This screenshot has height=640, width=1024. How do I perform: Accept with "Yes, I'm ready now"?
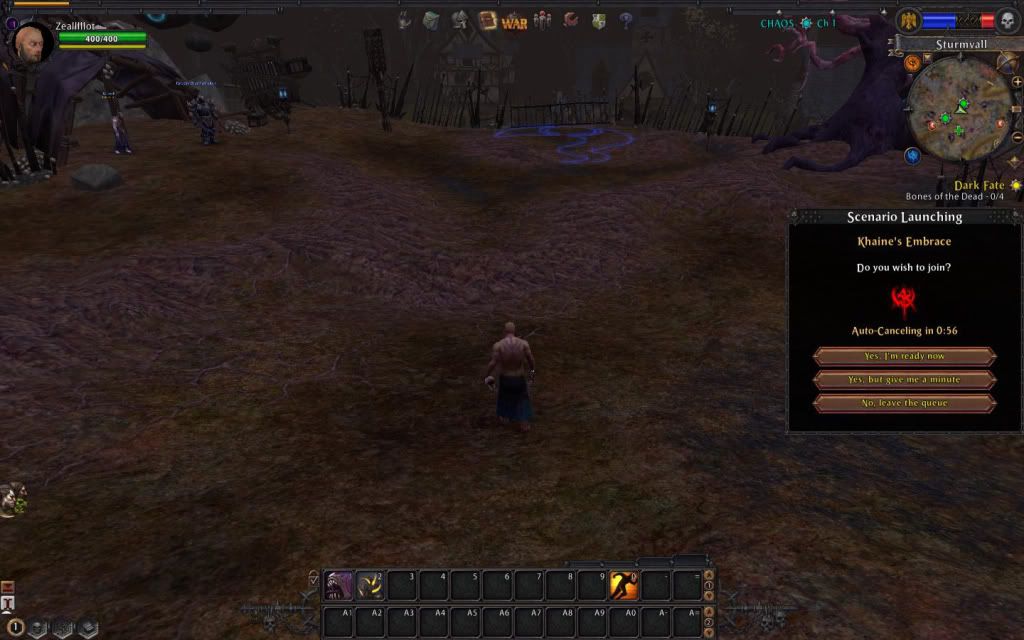pyautogui.click(x=904, y=356)
